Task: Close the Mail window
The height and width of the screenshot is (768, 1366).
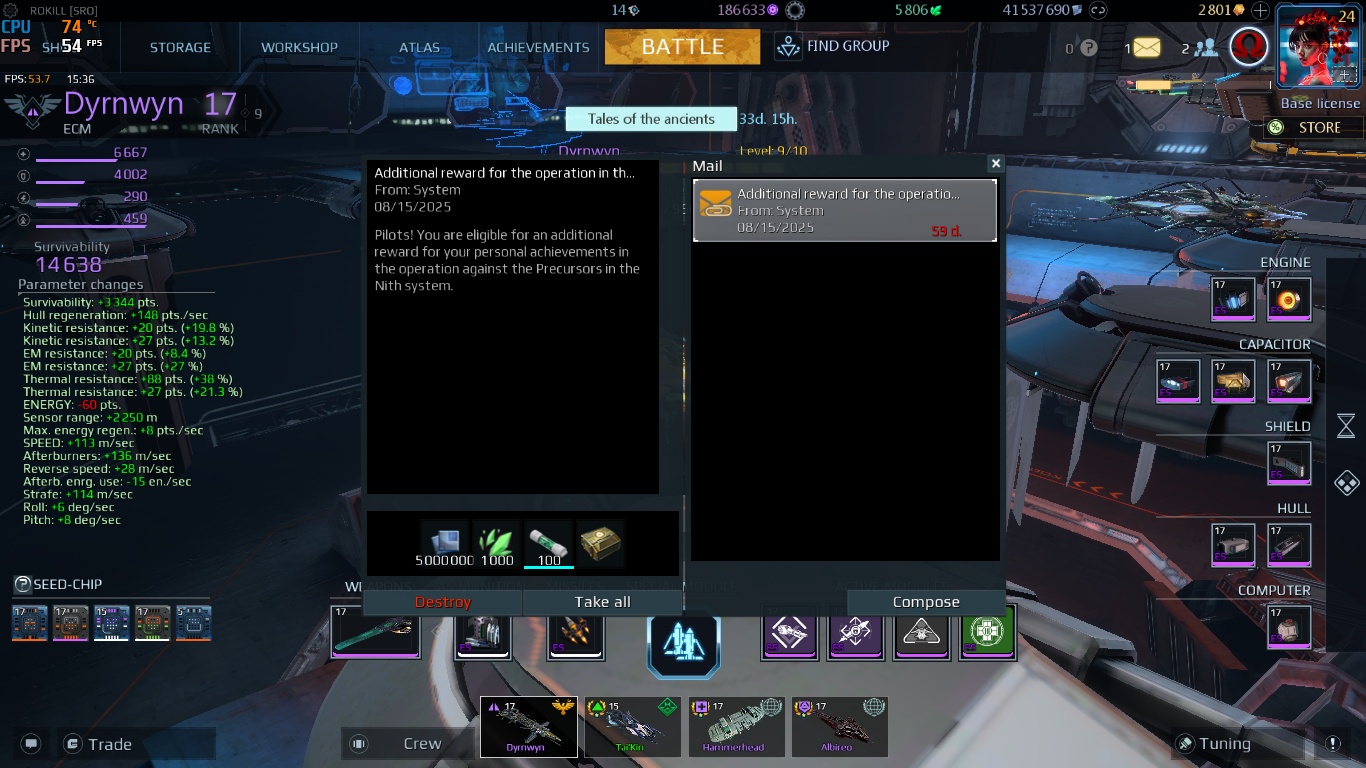Action: click(x=995, y=163)
